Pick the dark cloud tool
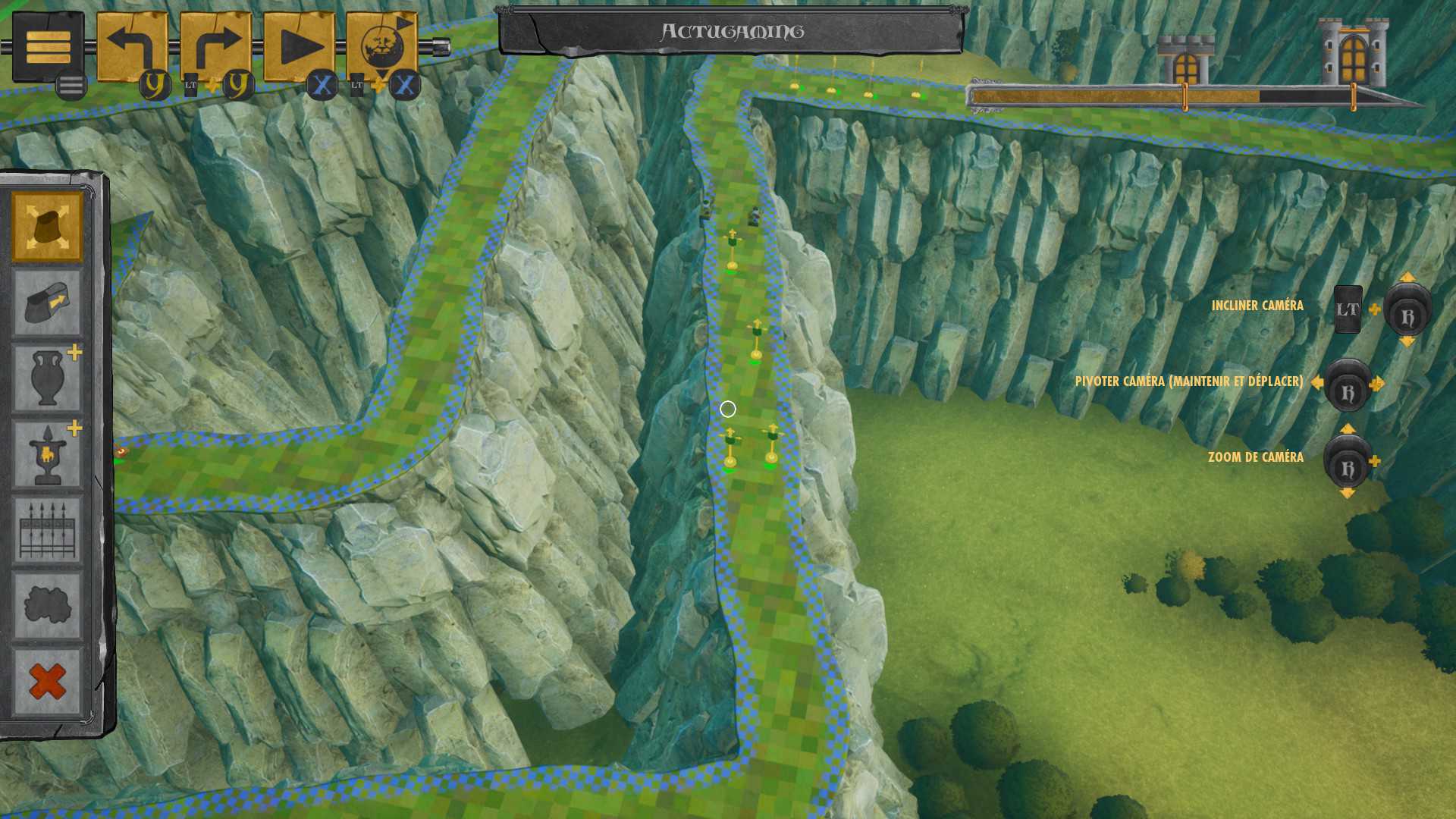1456x819 pixels. (x=47, y=606)
